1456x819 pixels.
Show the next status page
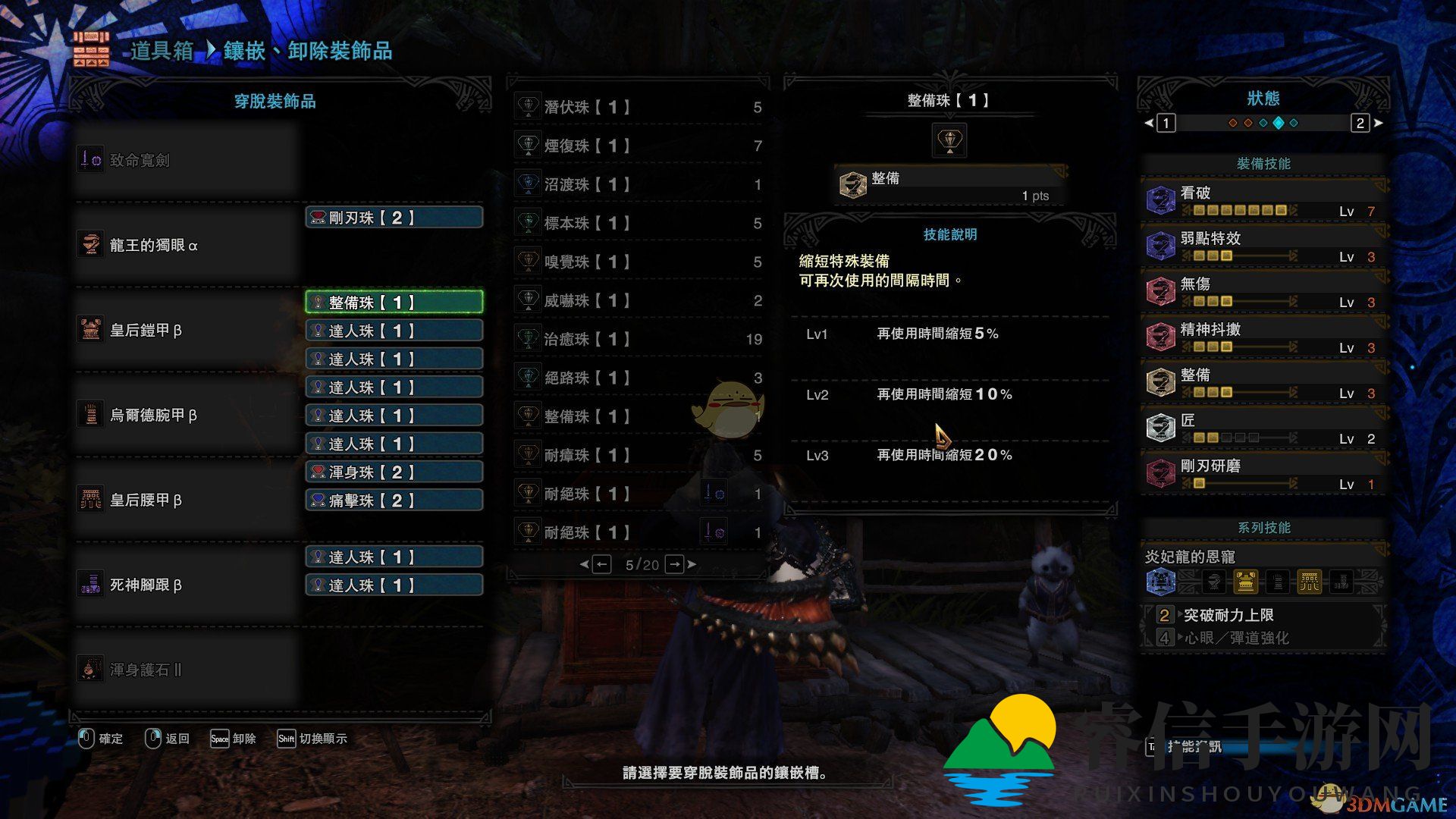(1360, 123)
